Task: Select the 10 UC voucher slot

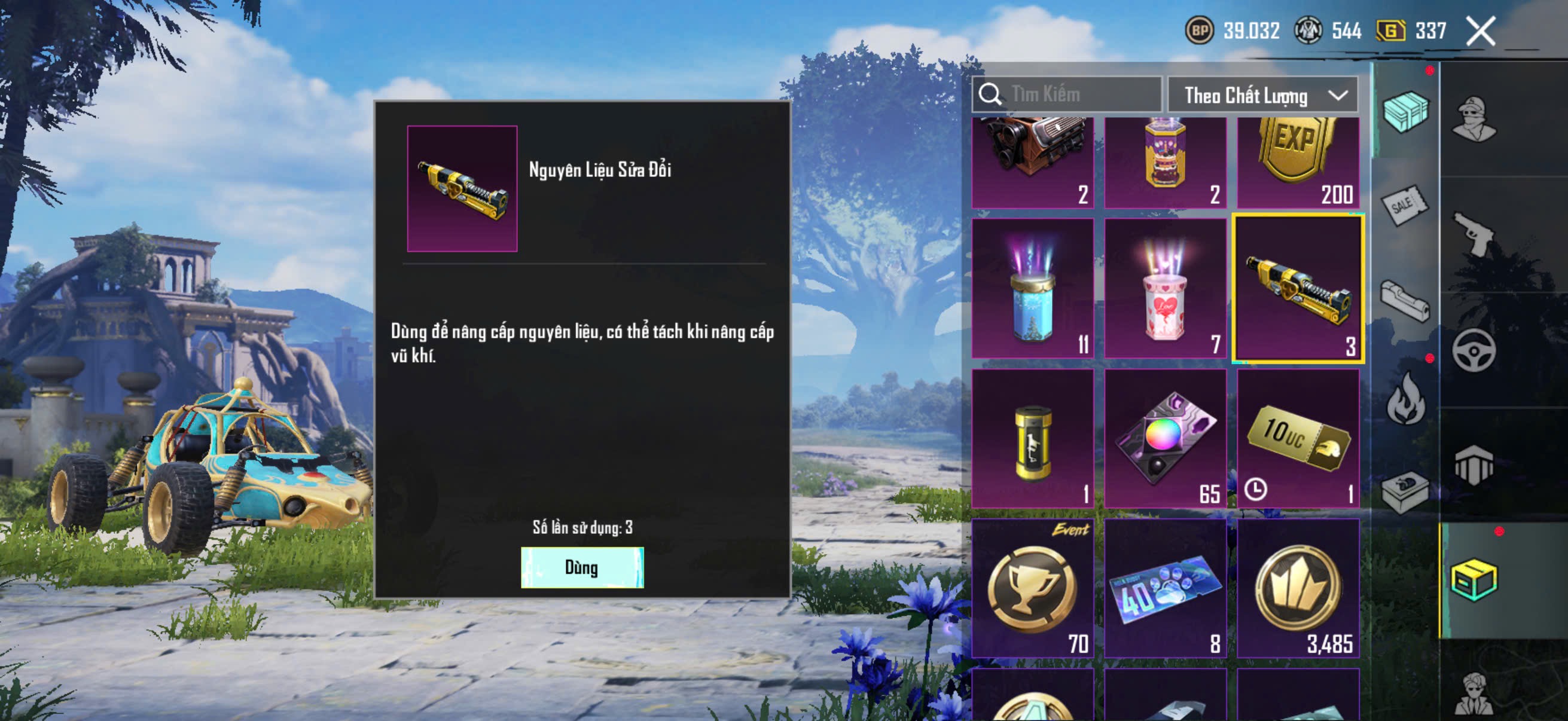Action: tap(1298, 438)
